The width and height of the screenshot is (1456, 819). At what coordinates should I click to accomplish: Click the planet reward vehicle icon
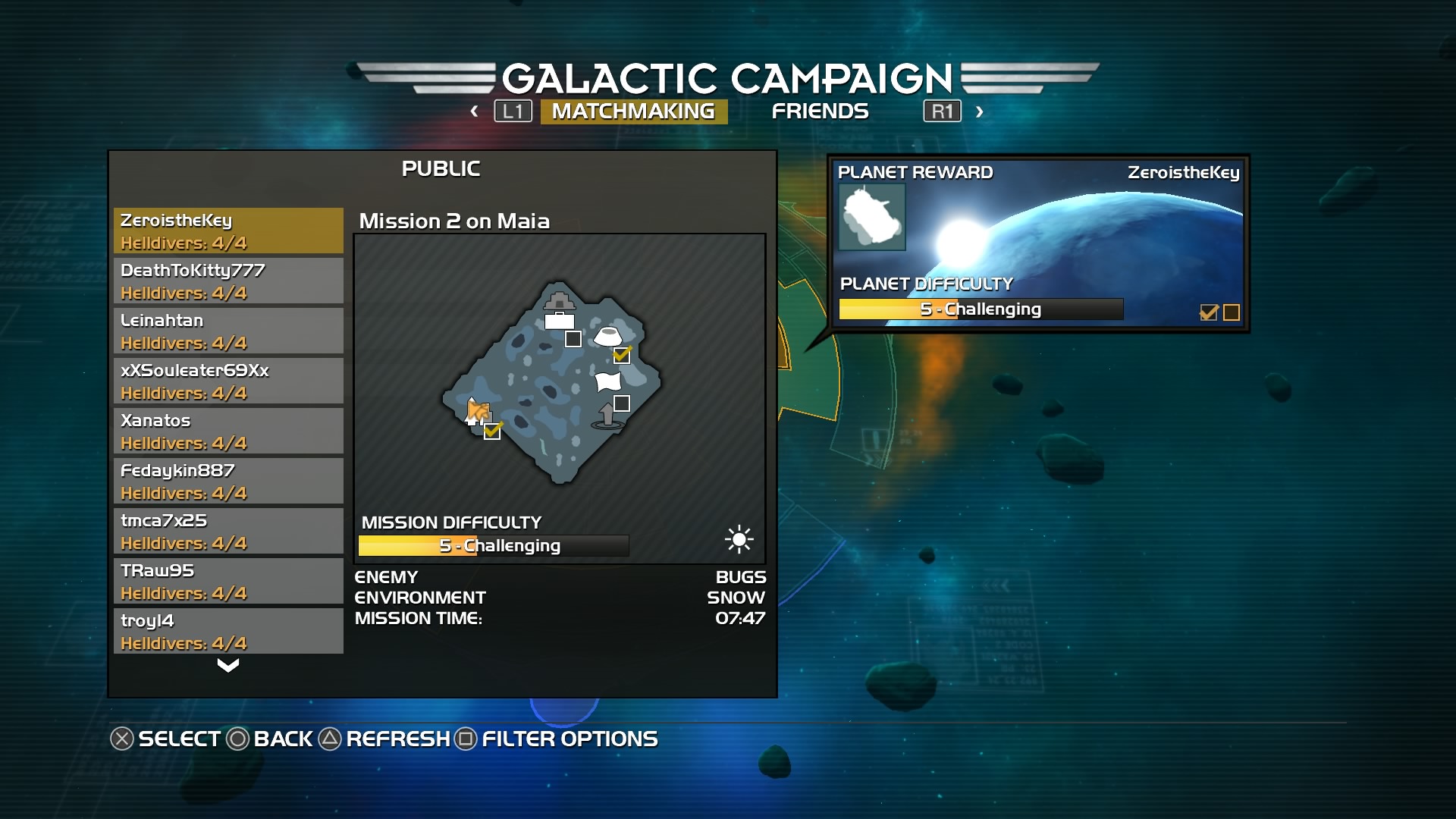(x=872, y=218)
